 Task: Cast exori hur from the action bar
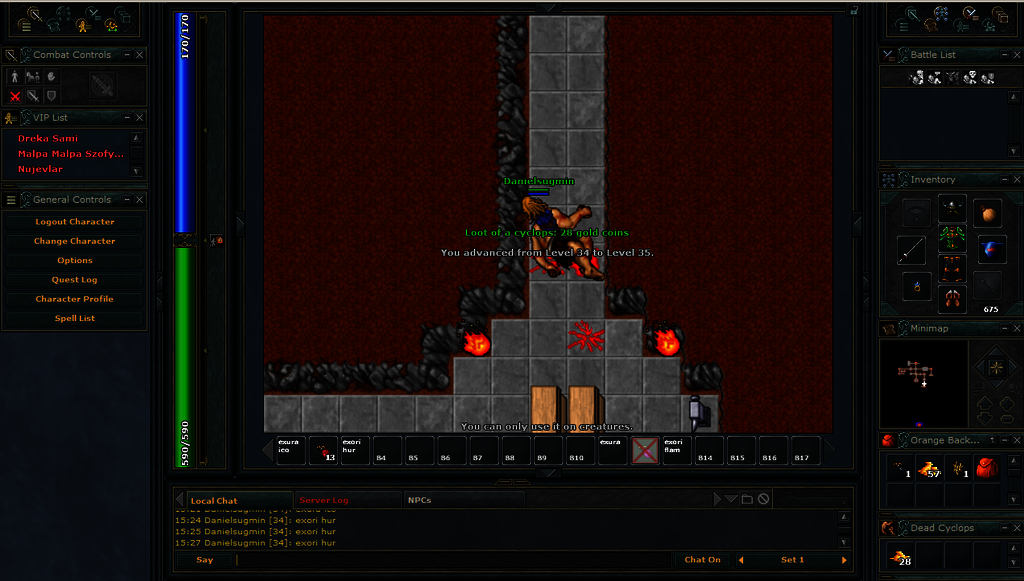tap(354, 450)
